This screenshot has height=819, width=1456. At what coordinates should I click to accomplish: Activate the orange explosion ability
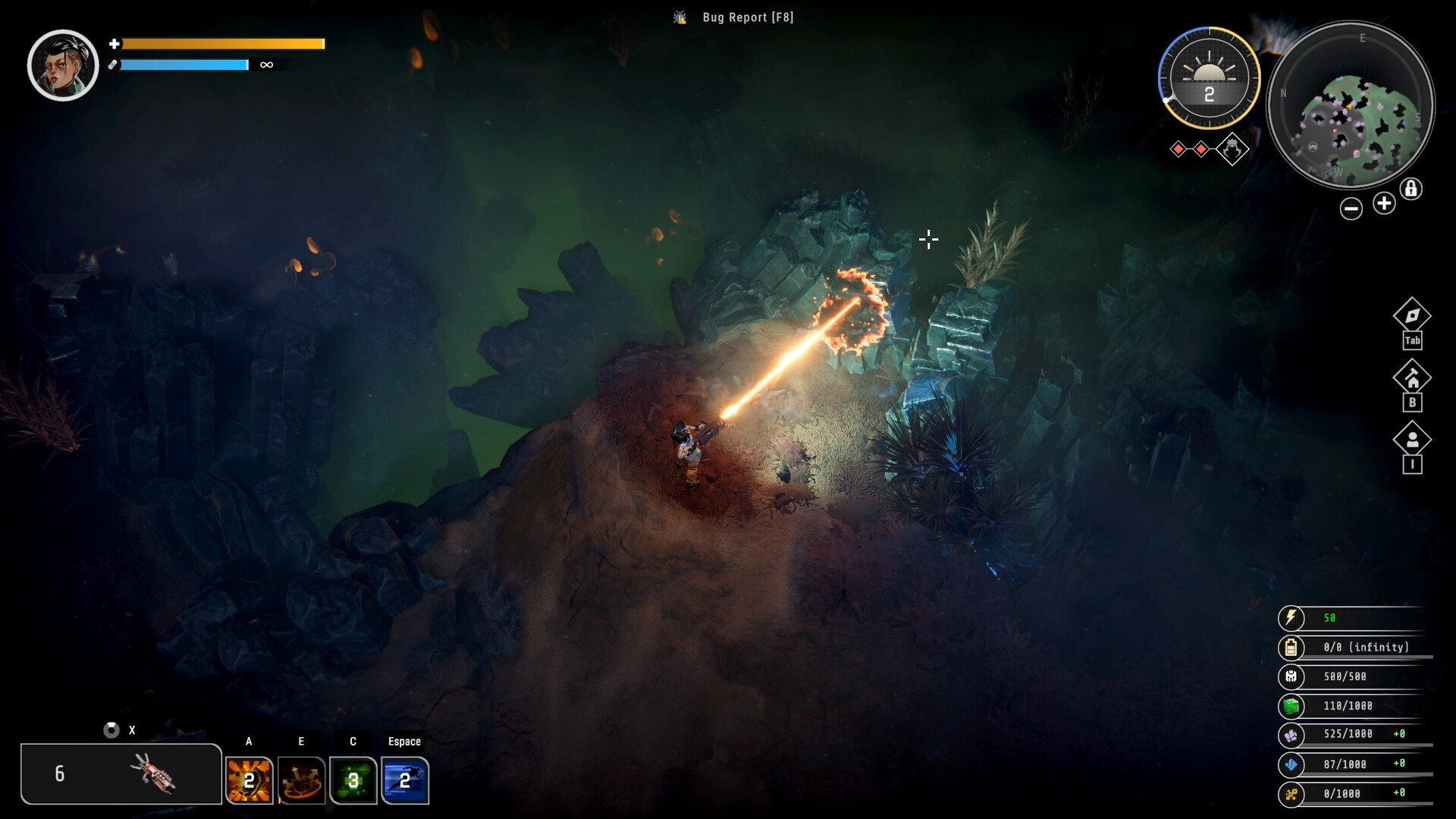(x=249, y=780)
